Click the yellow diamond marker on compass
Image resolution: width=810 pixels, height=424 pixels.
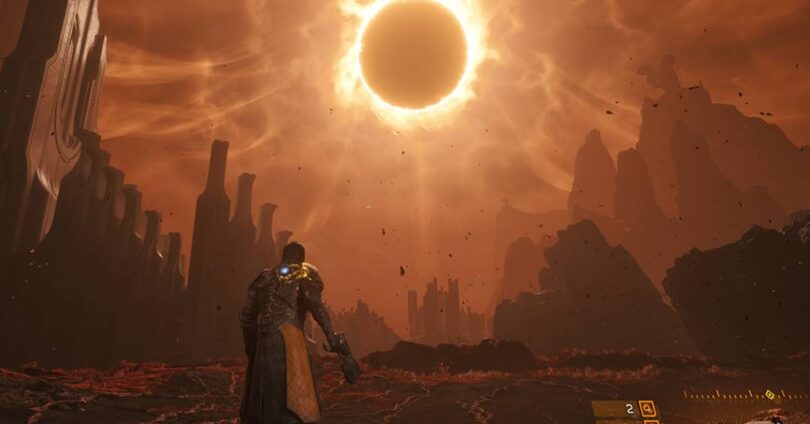pos(769,394)
